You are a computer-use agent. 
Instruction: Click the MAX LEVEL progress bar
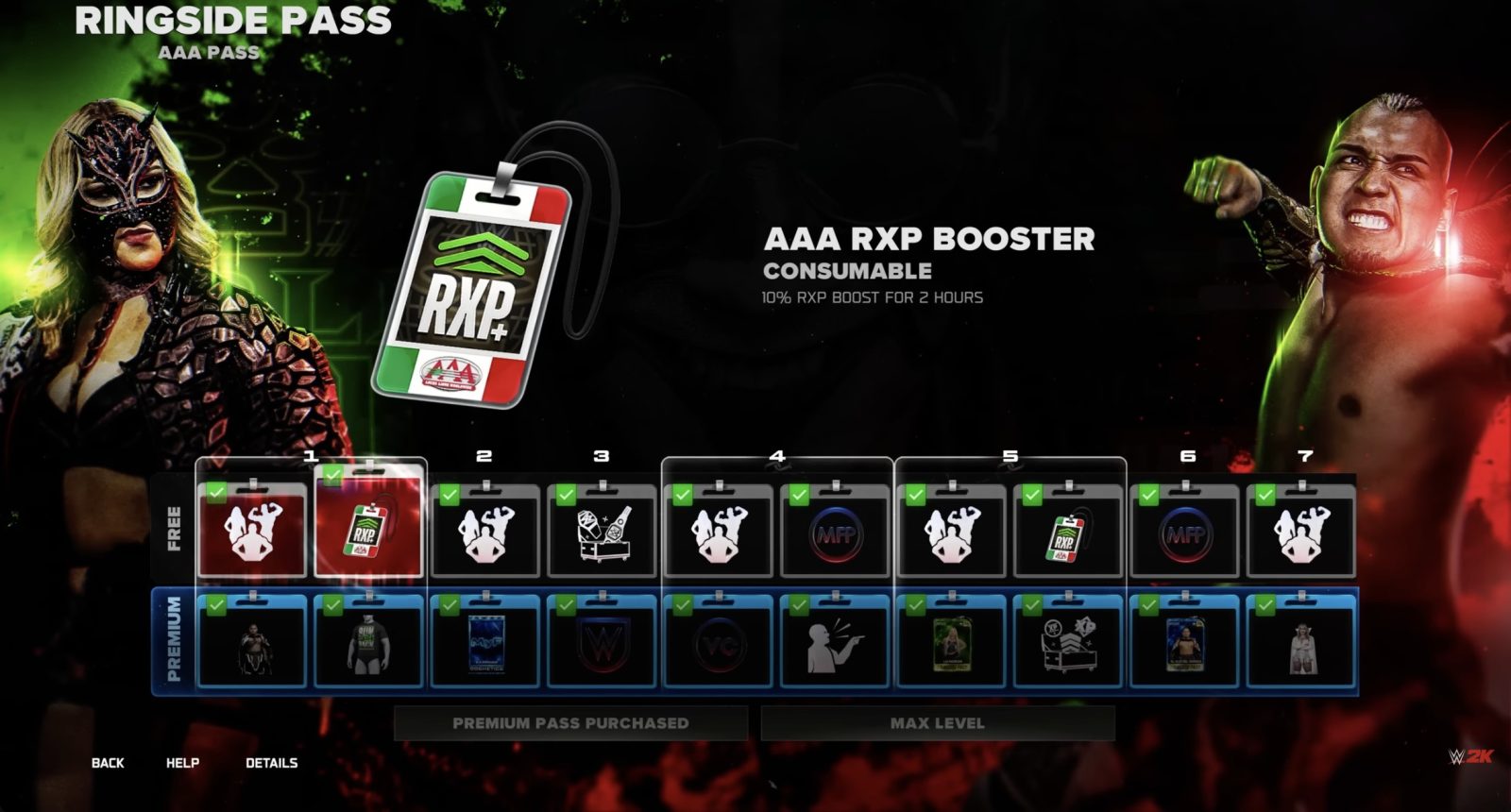[x=936, y=722]
